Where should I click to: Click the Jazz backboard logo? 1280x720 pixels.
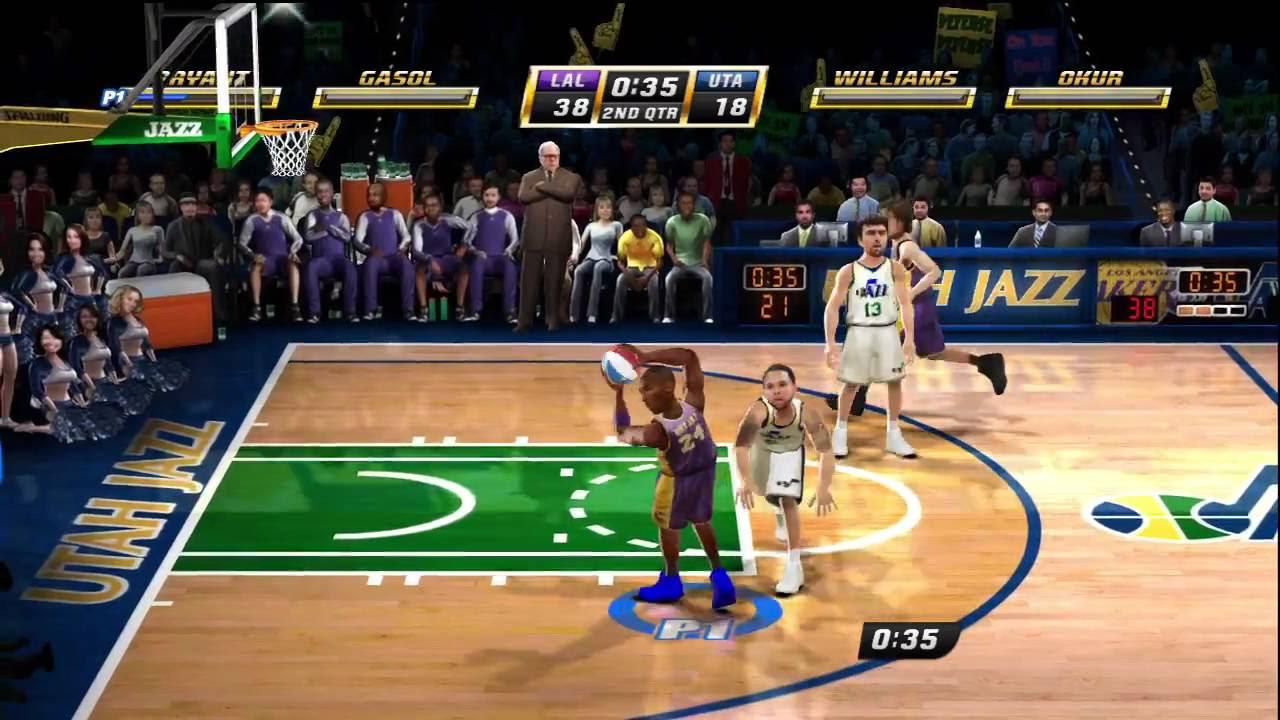(x=175, y=130)
